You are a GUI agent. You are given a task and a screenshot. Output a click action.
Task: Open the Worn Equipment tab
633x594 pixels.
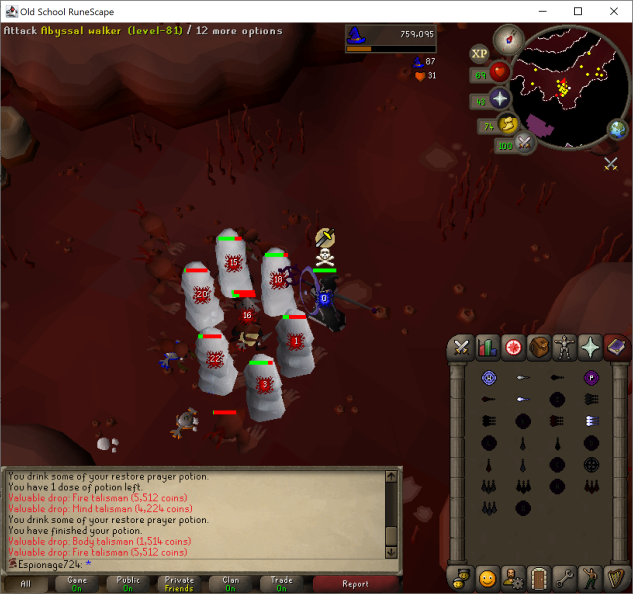point(563,347)
